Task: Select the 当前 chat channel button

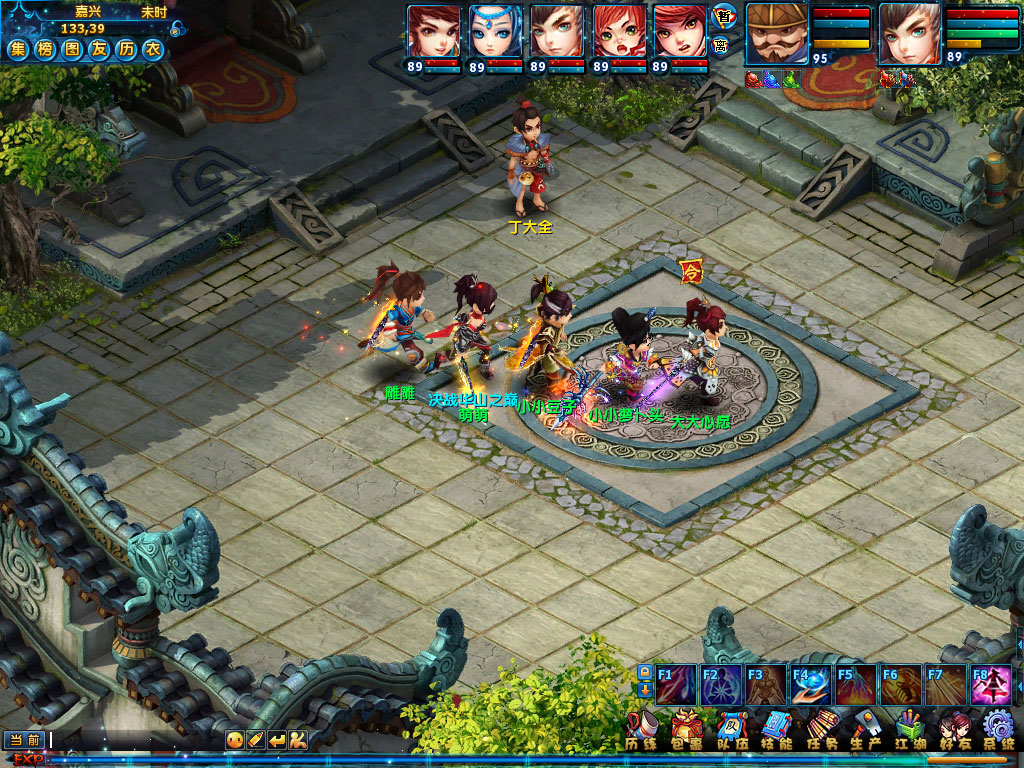Action: point(25,740)
